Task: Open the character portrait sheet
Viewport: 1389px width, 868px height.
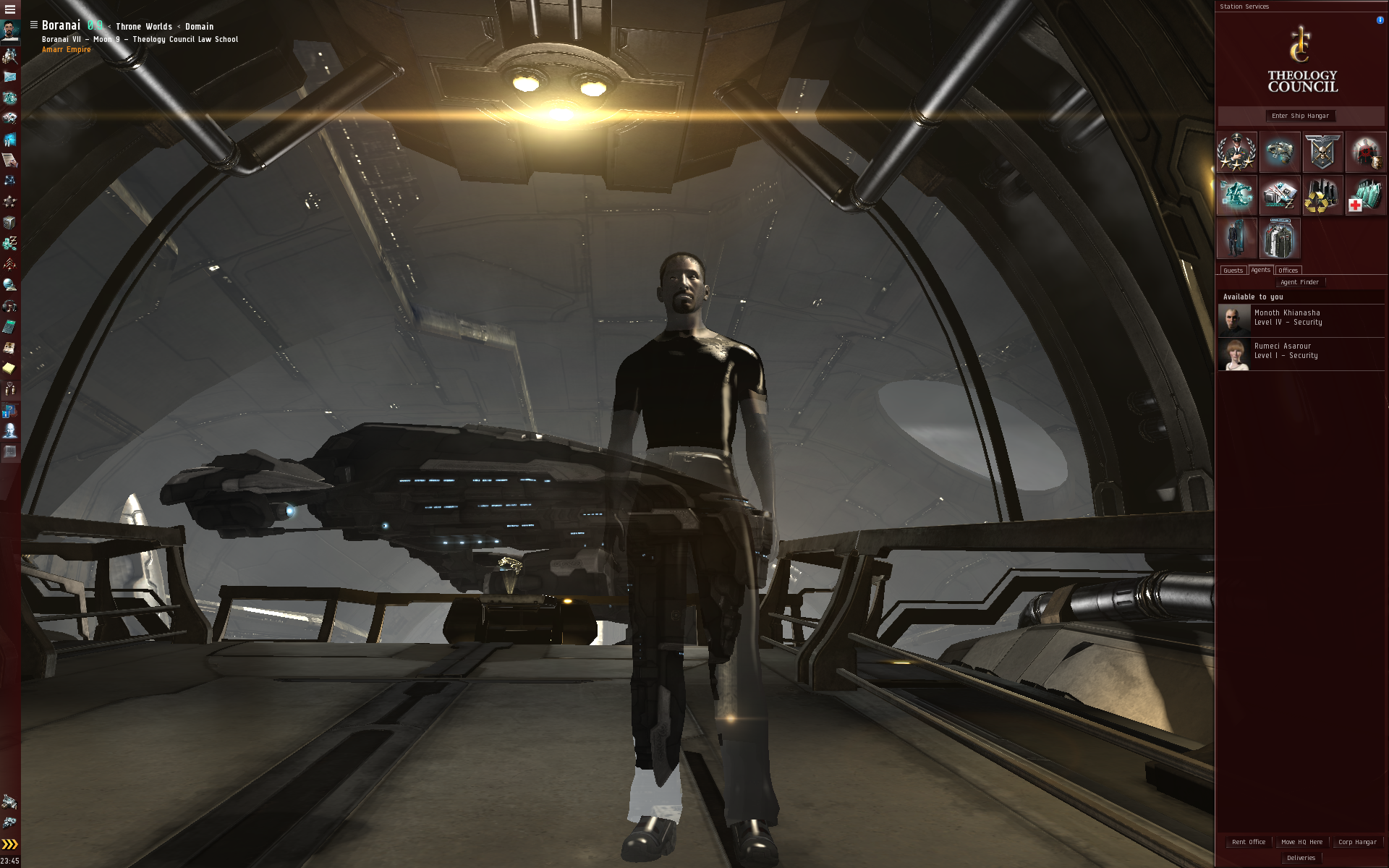Action: (10, 30)
